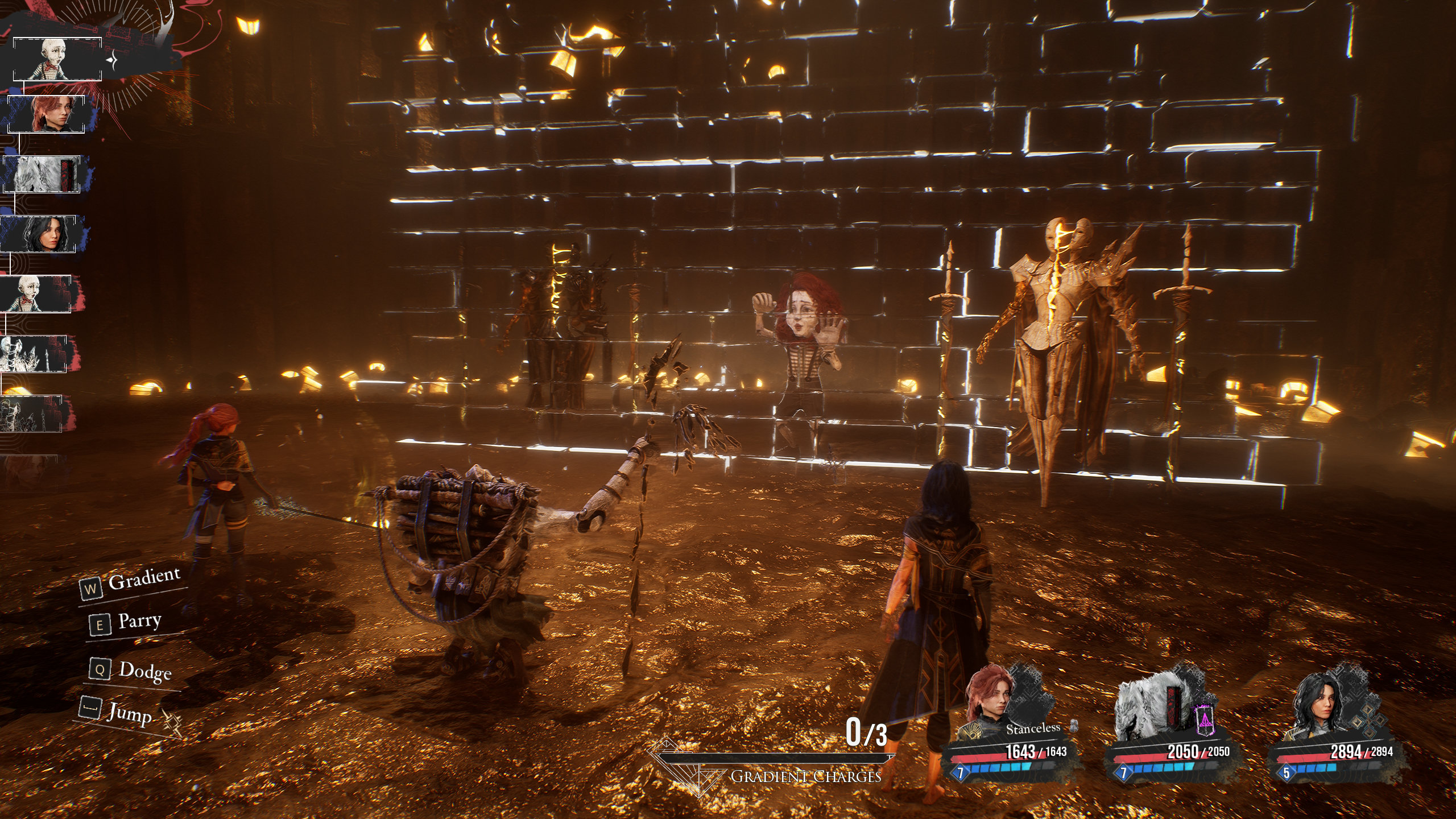Select Maelle's portrait in the turn order
Screen dimensions: 1456x819
46,114
